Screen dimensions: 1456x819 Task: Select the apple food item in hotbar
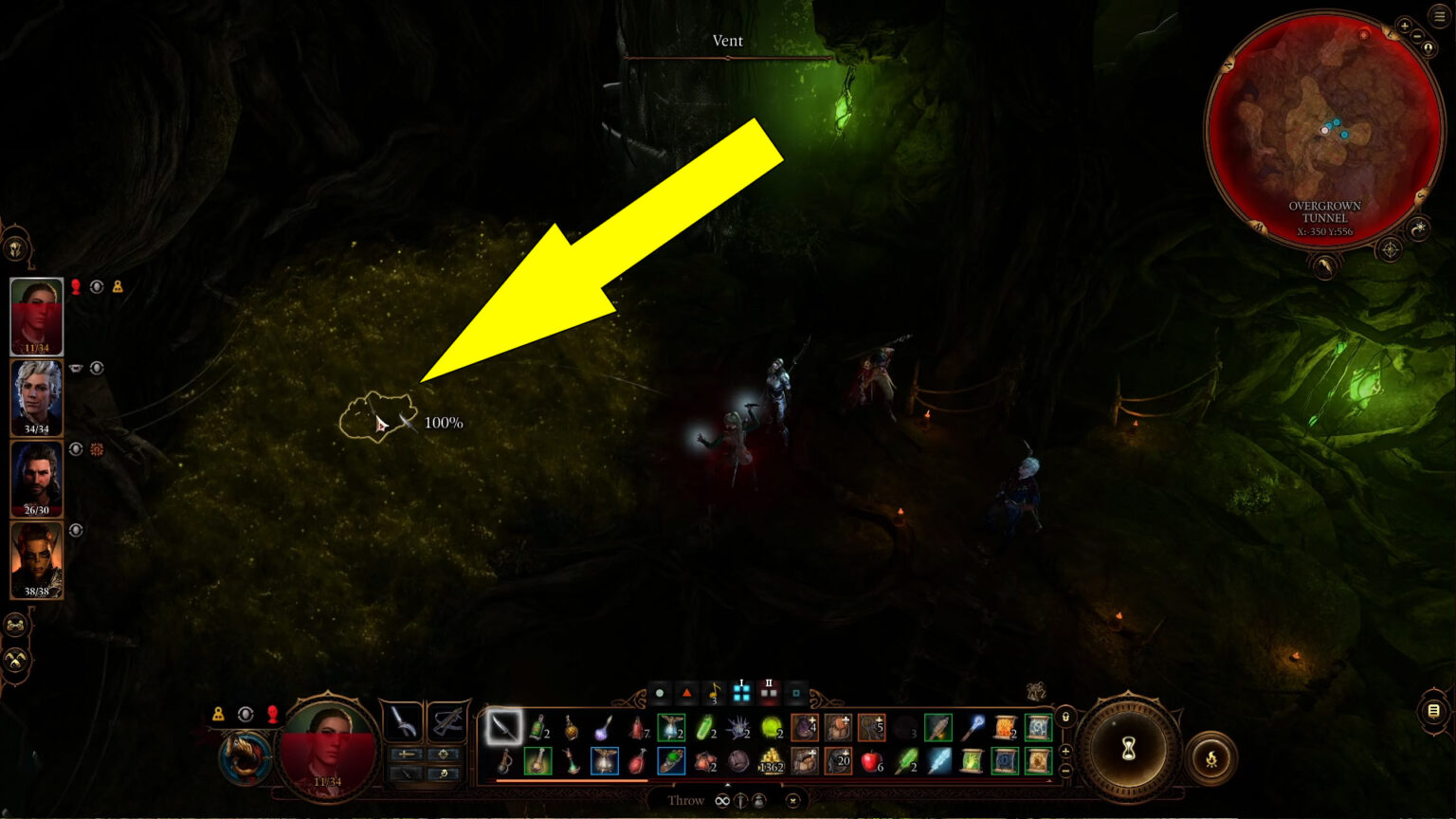(871, 762)
